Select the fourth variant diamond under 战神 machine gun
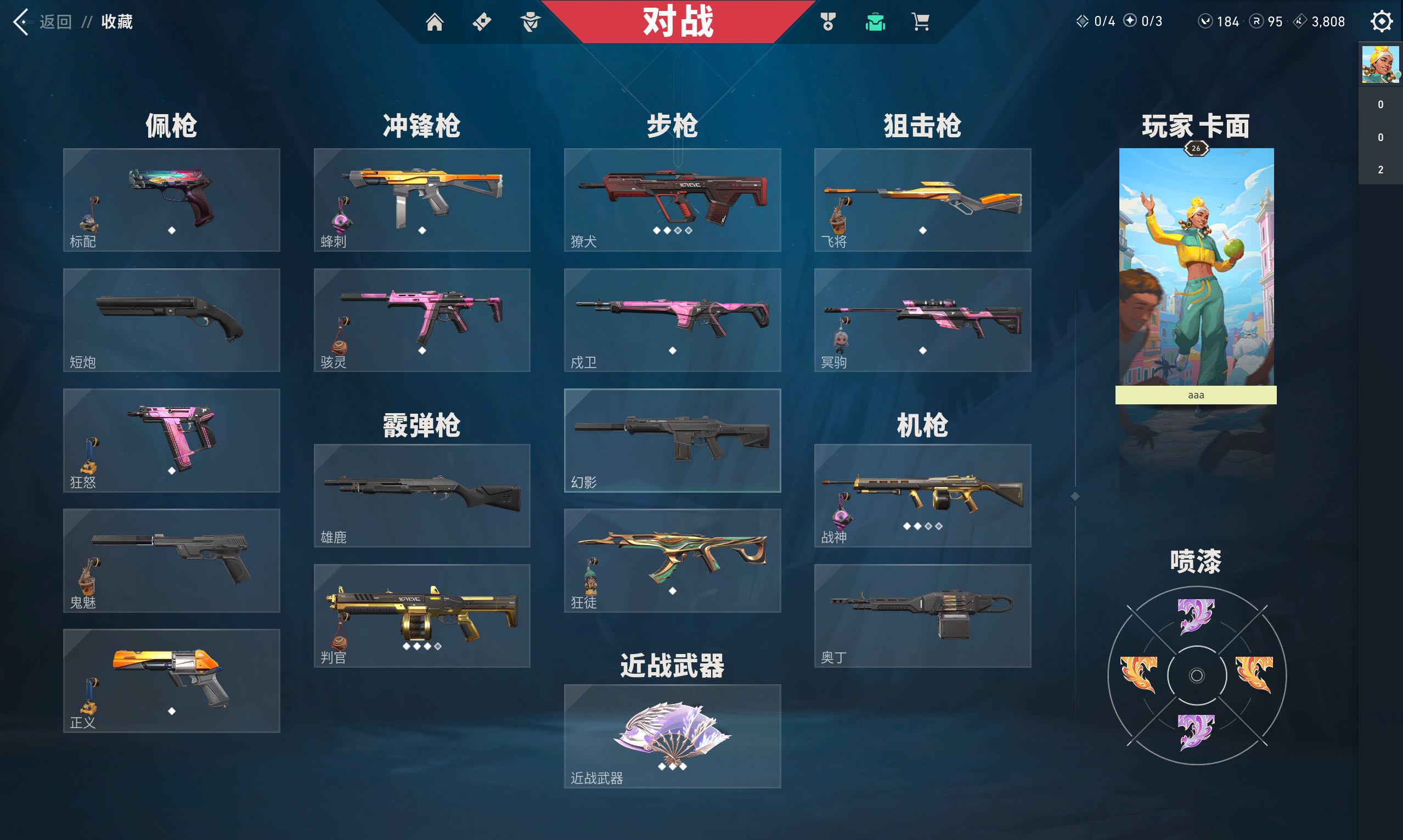This screenshot has width=1403, height=840. [x=938, y=526]
